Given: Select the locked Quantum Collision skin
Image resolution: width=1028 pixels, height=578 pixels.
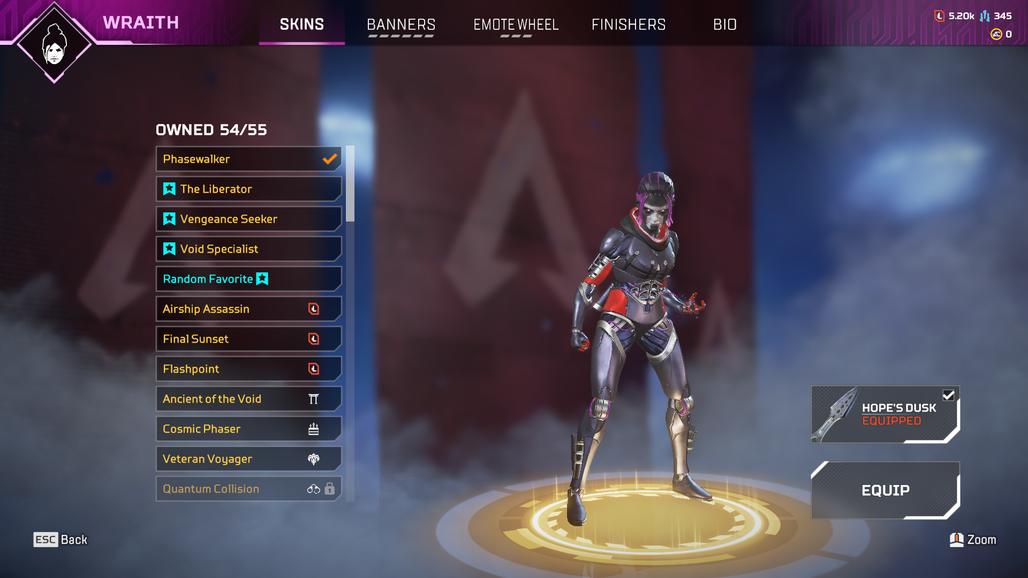Looking at the screenshot, I should click(x=248, y=489).
